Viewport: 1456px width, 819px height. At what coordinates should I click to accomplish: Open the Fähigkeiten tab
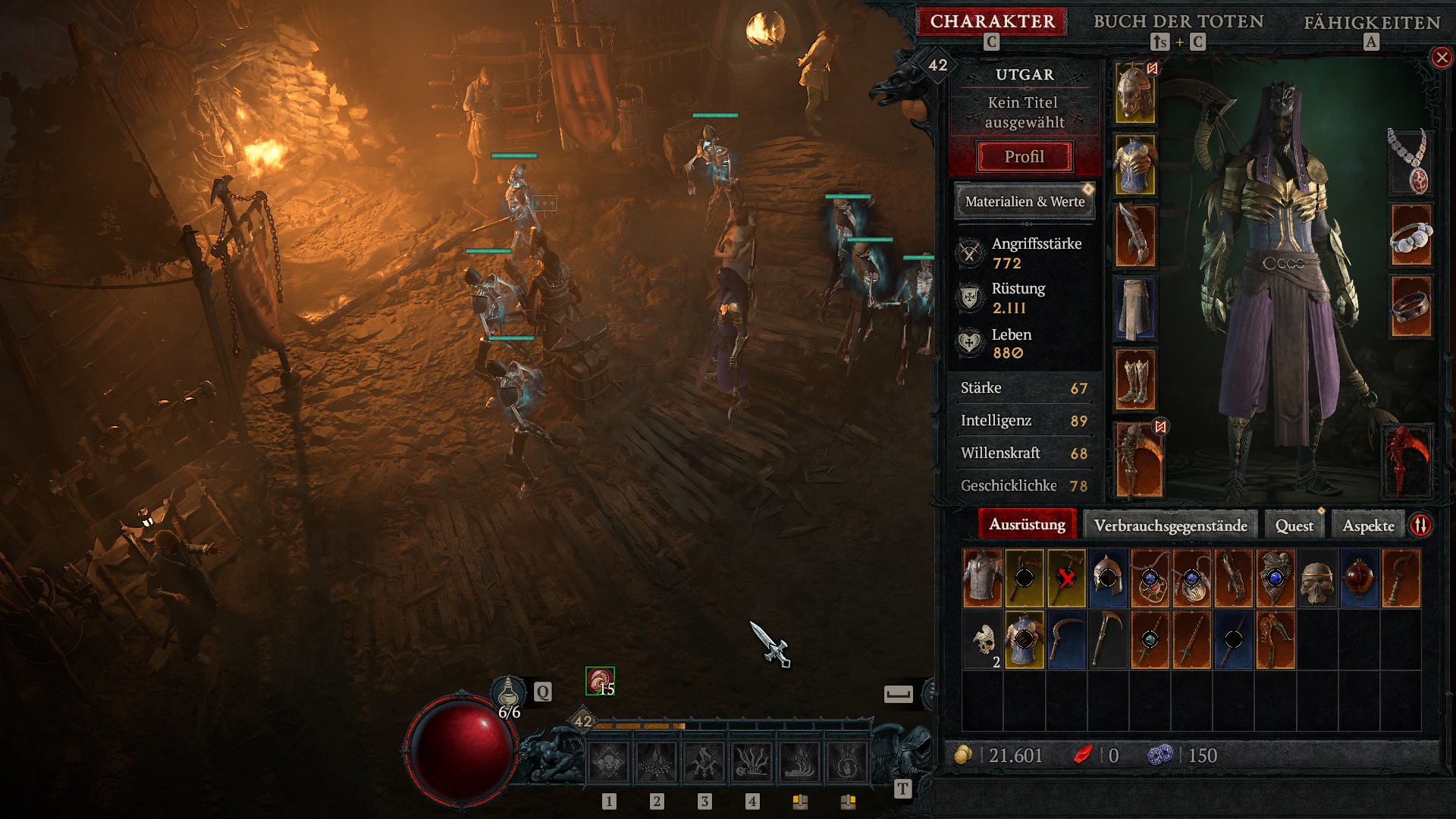pos(1371,23)
